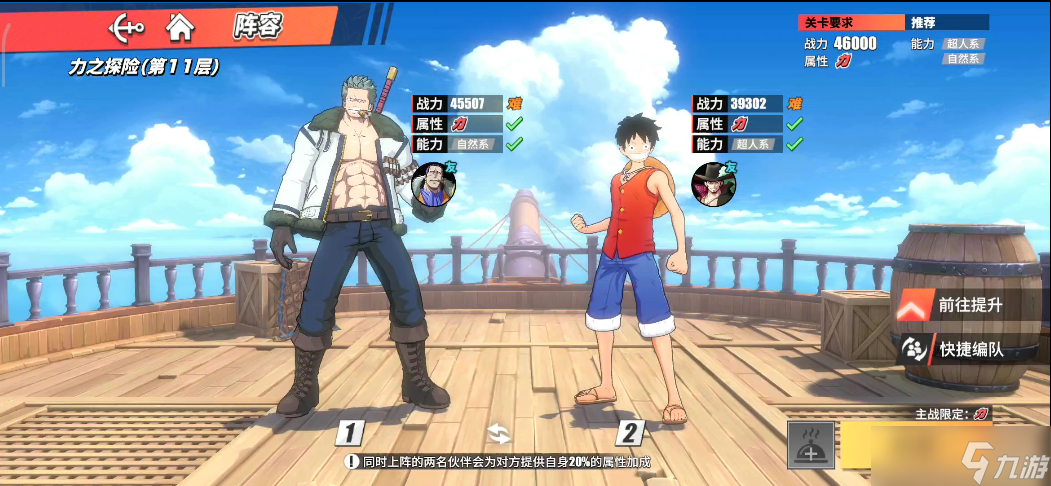Select team slot number 2
The width and height of the screenshot is (1051, 486).
pos(629,433)
